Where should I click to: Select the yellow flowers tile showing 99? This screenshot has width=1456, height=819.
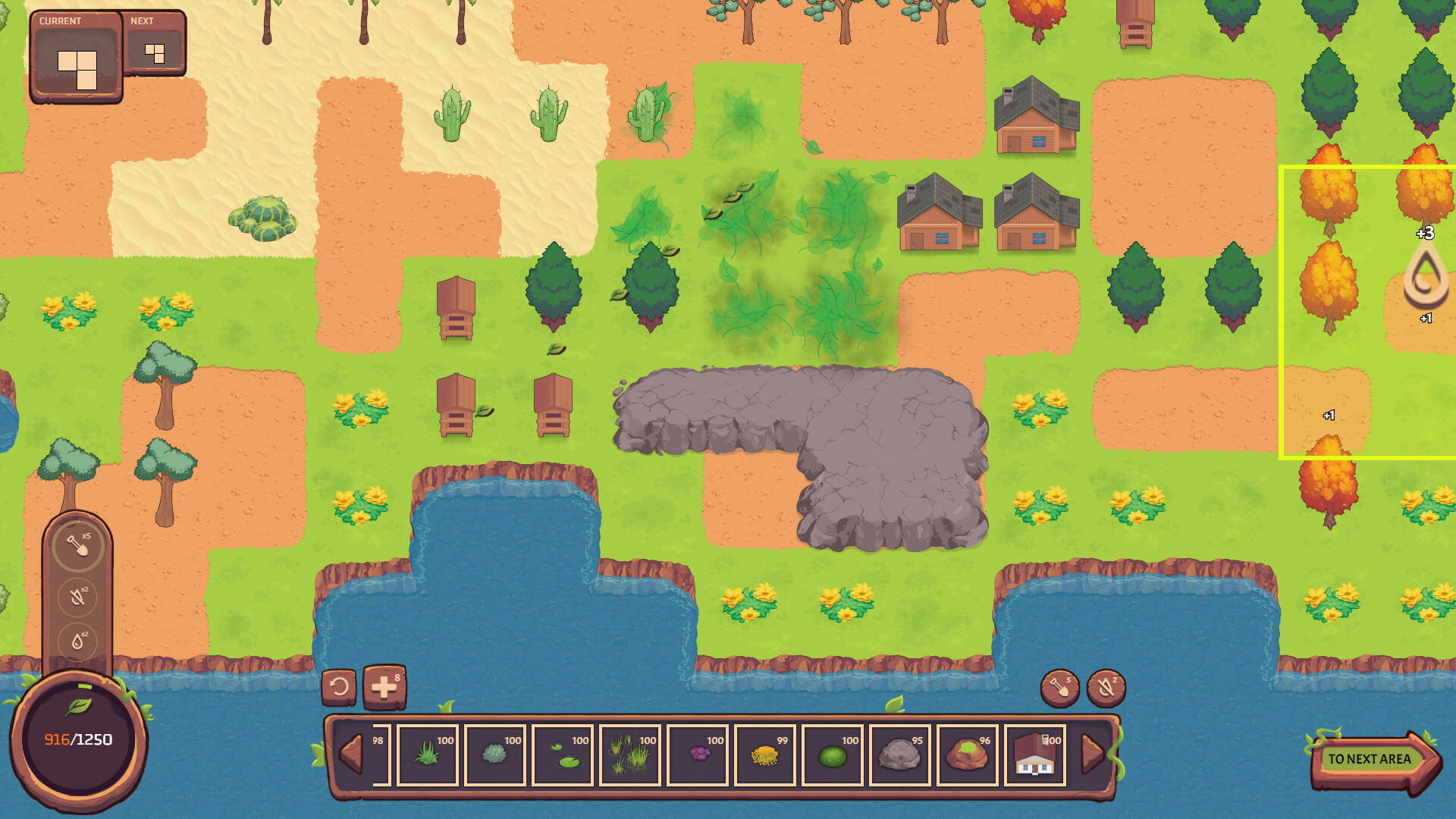pos(764,756)
